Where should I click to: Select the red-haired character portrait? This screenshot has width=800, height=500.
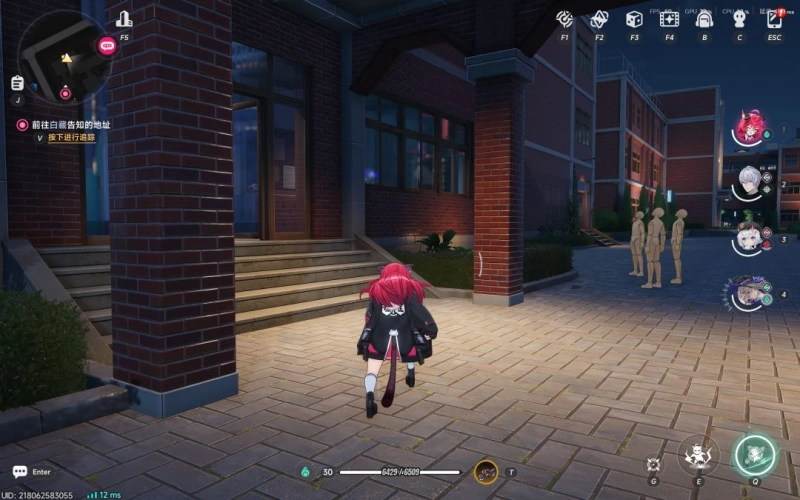point(746,127)
